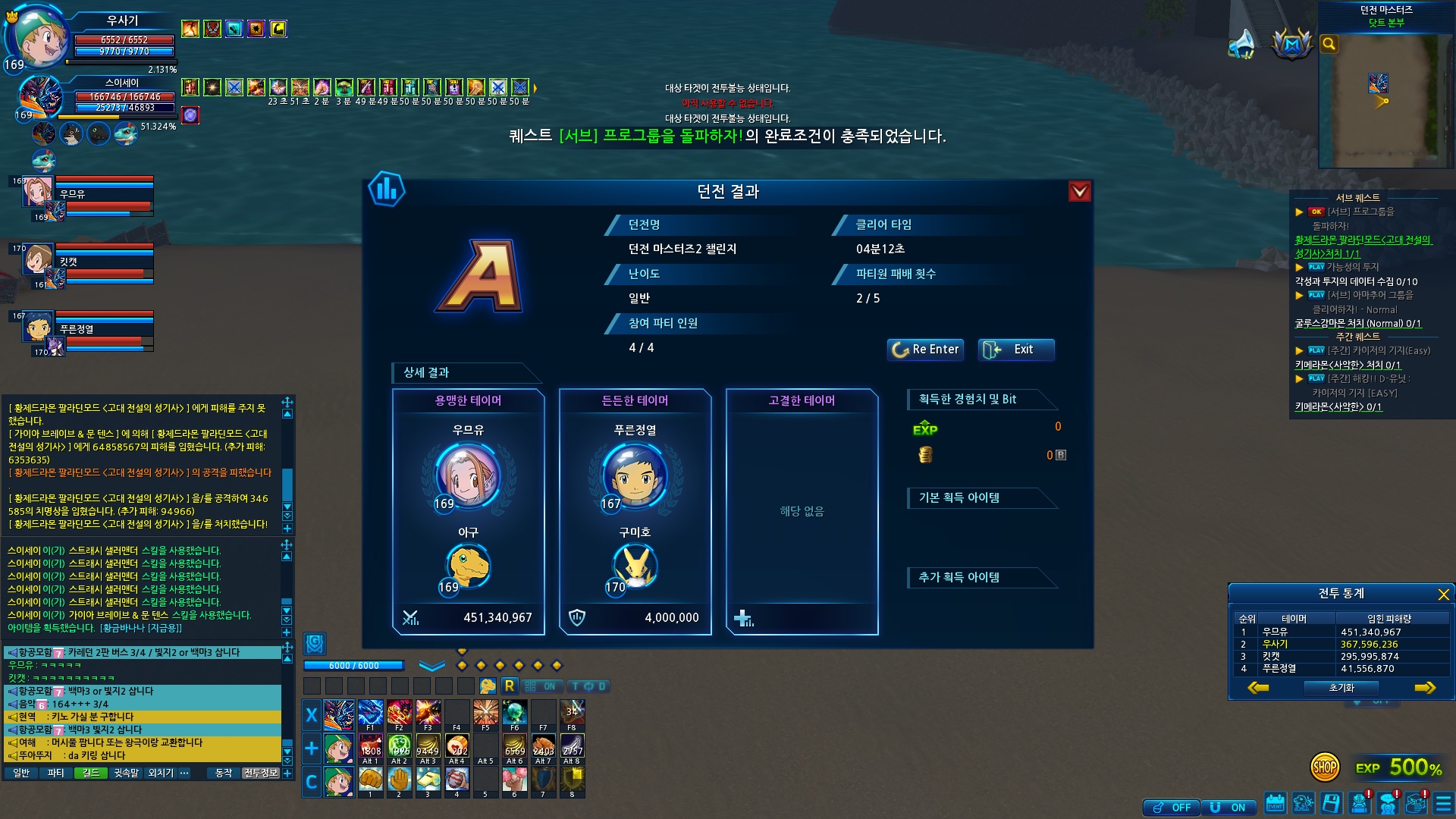The width and height of the screenshot is (1456, 819).
Task: Toggle the magnet auto-loot ON button
Action: 1228,808
